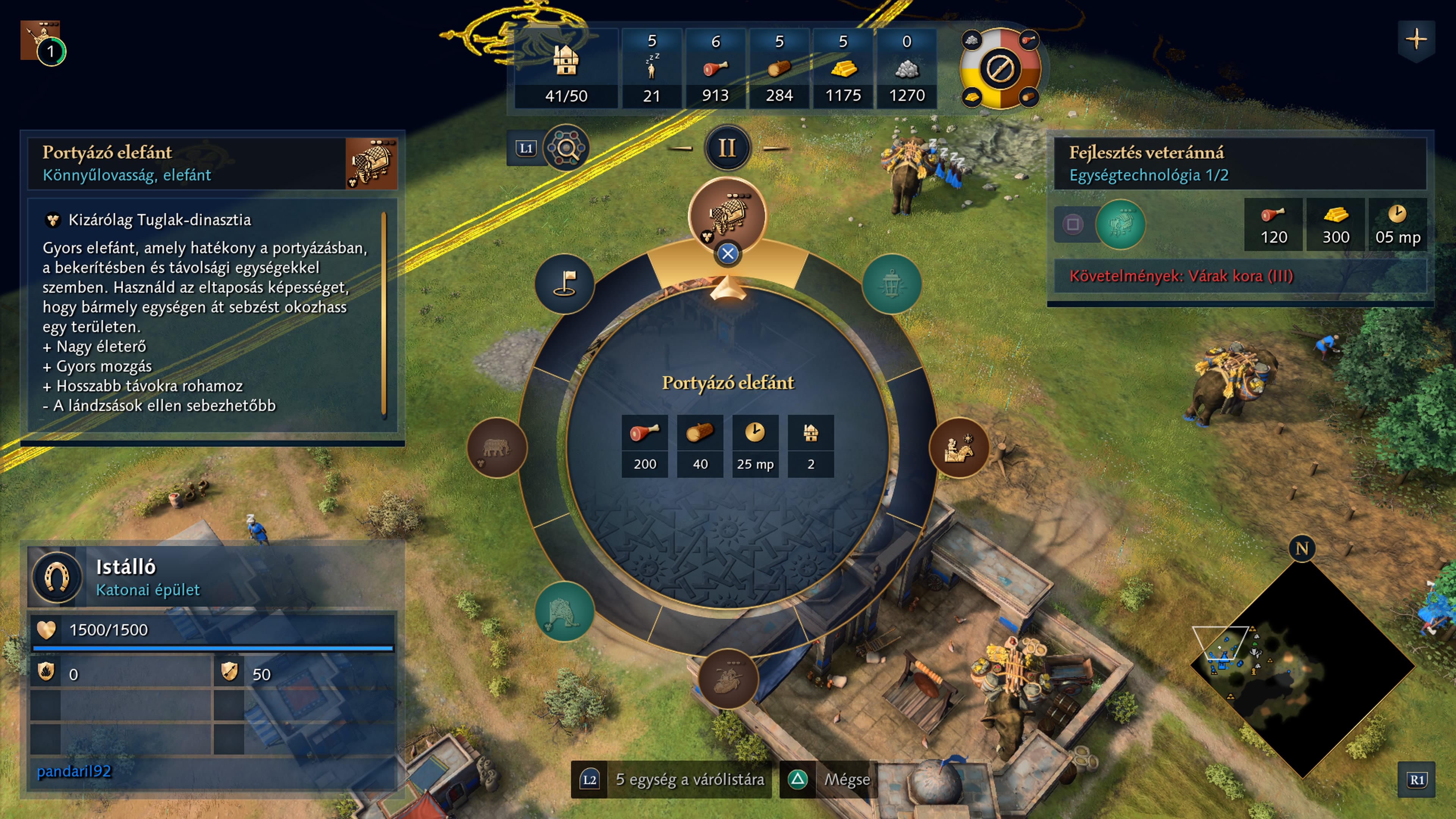
Task: Click the population house icon showing 41/50
Action: pyautogui.click(x=566, y=61)
